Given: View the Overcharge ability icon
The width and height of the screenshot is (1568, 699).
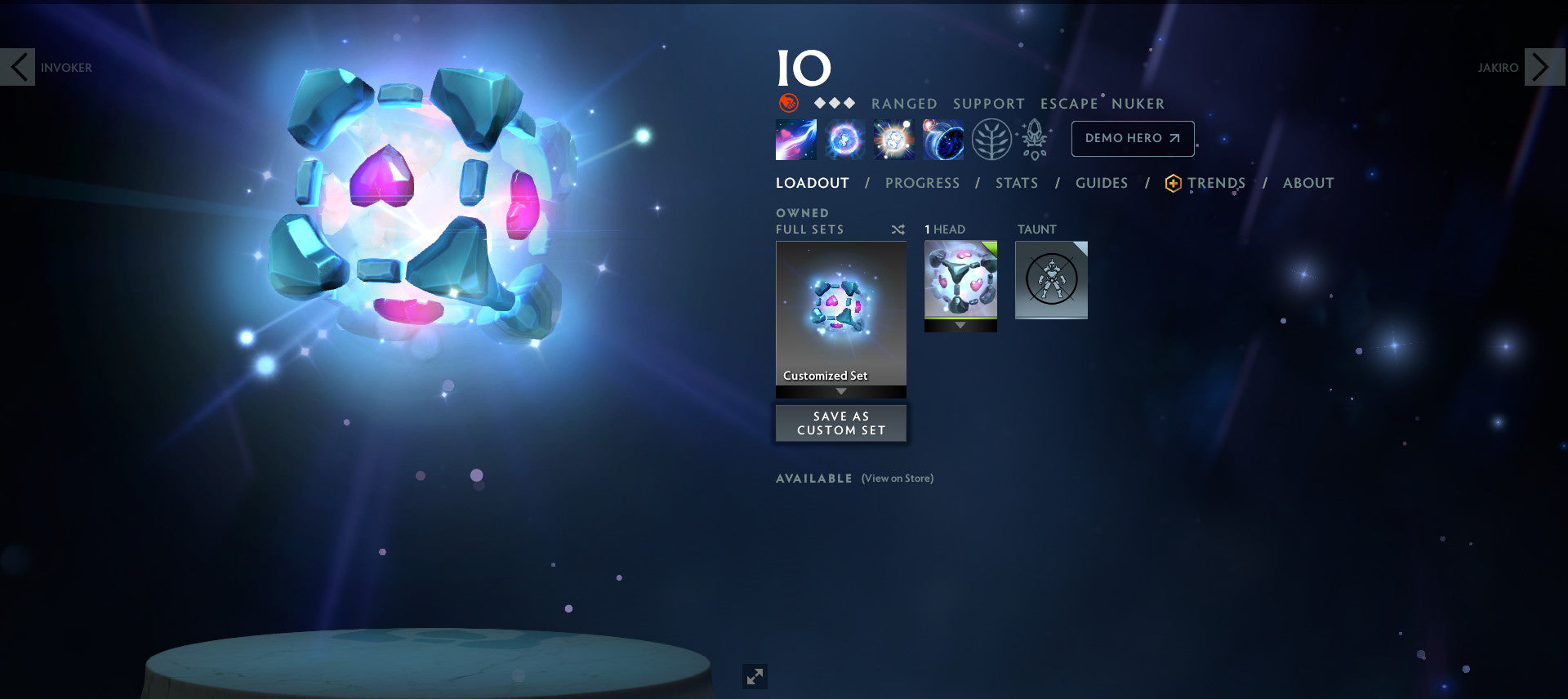Looking at the screenshot, I should tap(894, 139).
